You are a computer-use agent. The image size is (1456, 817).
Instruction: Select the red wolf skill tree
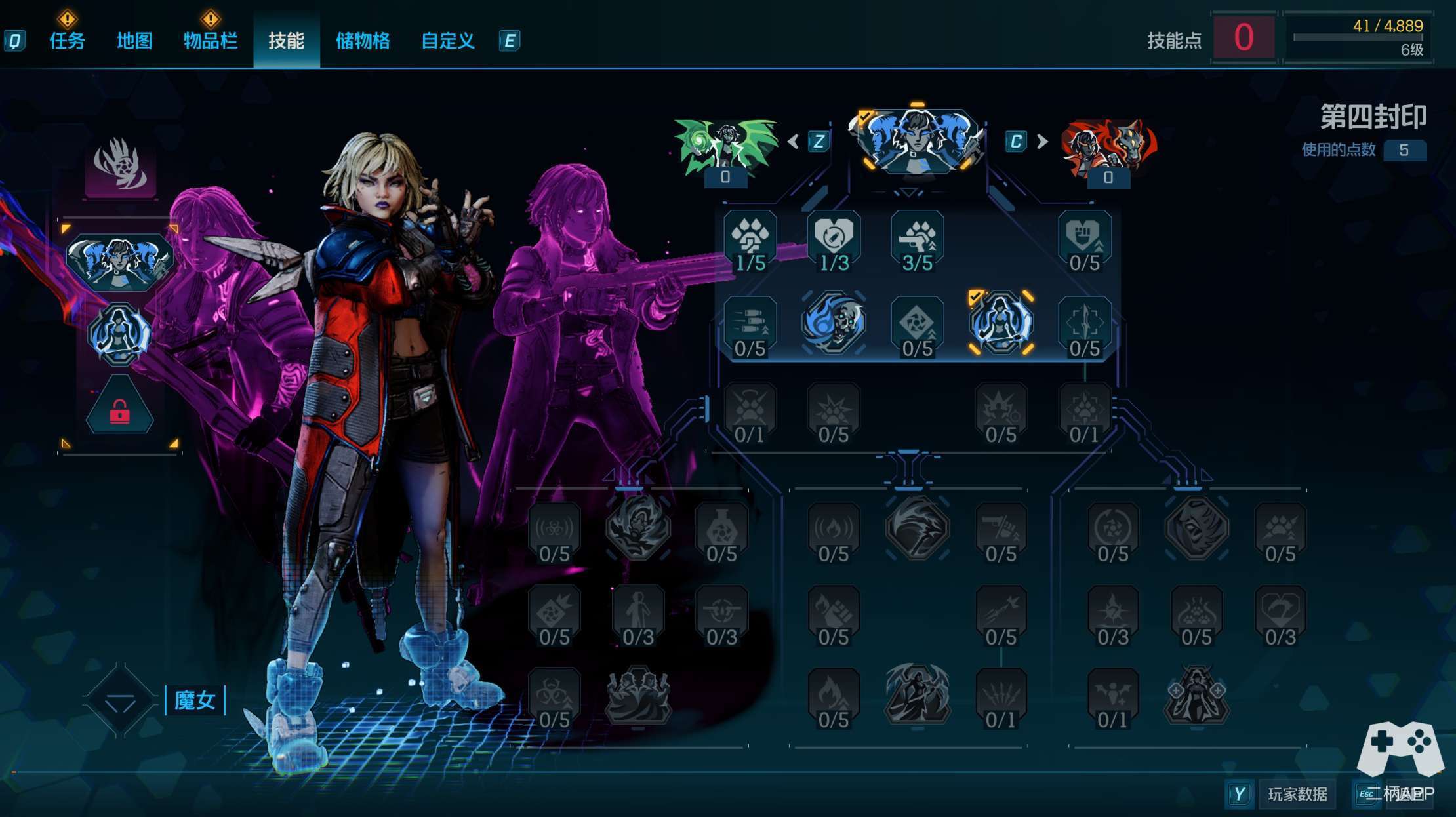click(1108, 147)
